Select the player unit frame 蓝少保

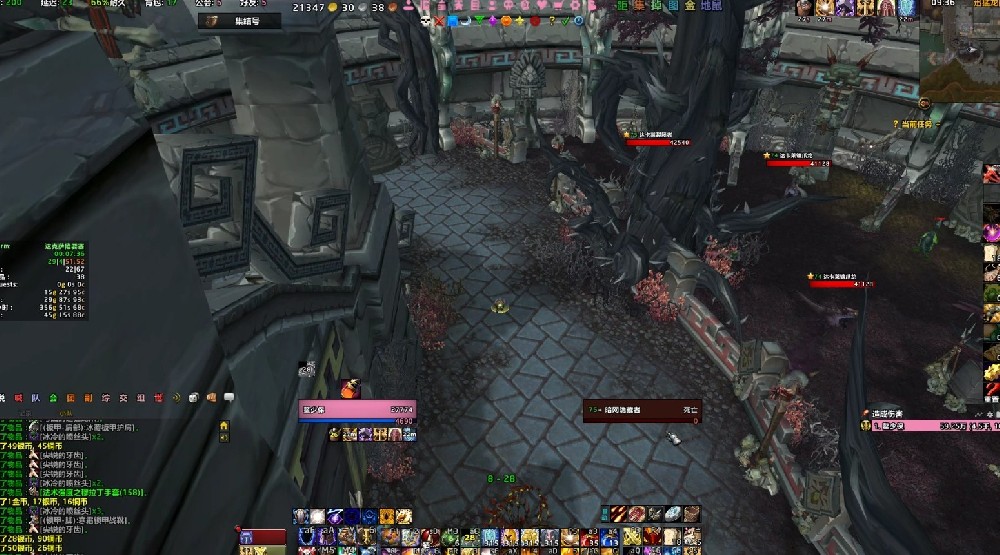point(357,409)
